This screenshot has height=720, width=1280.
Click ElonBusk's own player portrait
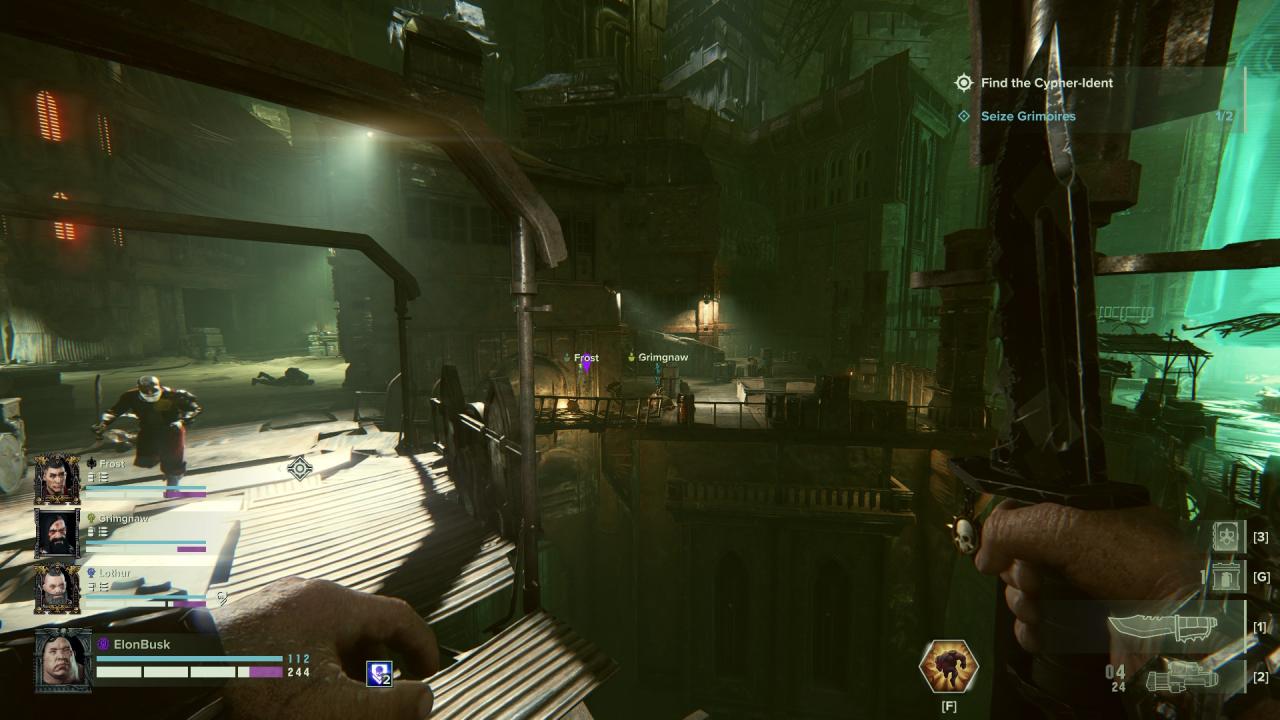coord(63,661)
